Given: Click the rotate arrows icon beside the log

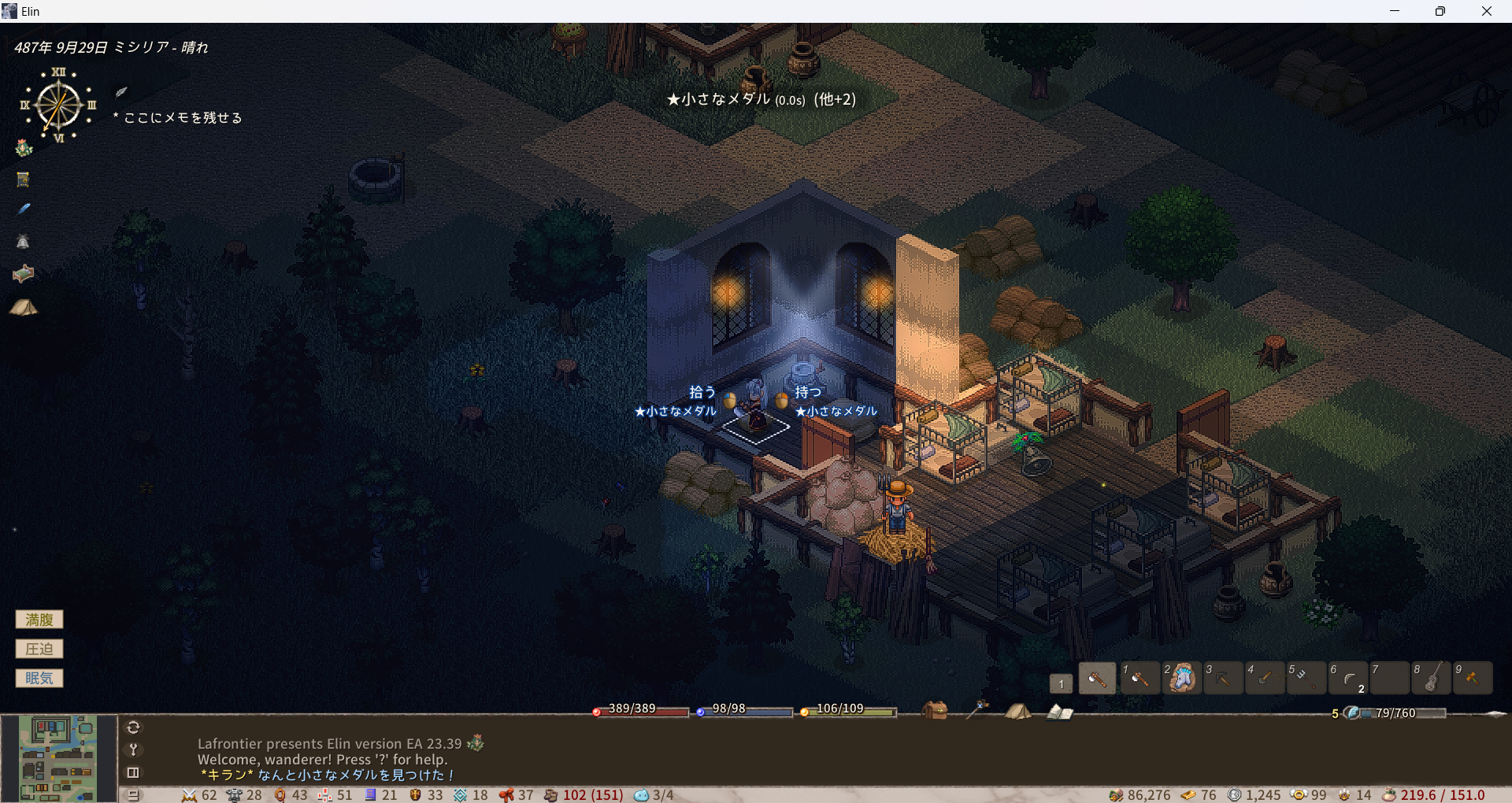Looking at the screenshot, I should click(x=133, y=727).
